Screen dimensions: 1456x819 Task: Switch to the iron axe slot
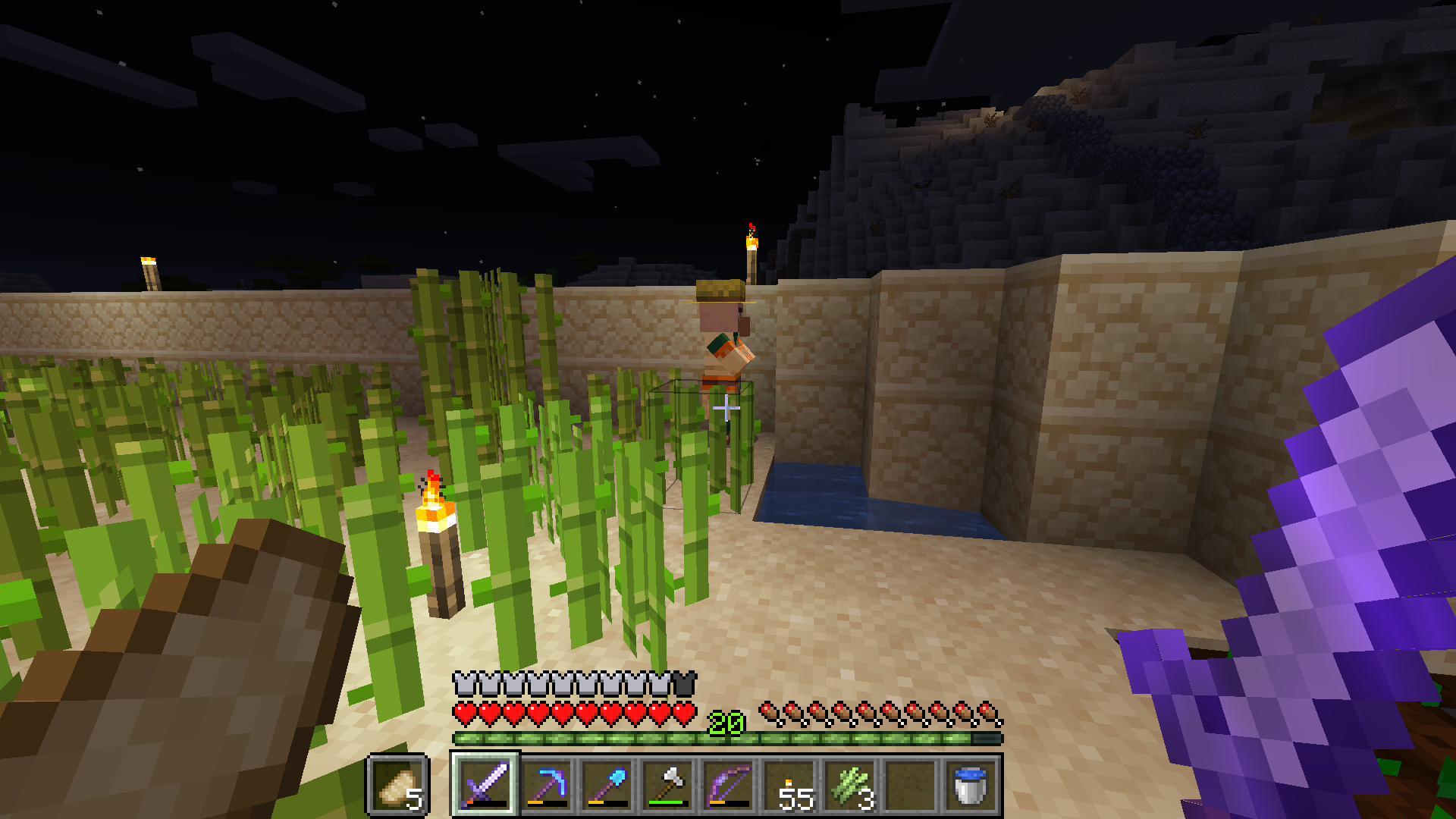click(667, 785)
